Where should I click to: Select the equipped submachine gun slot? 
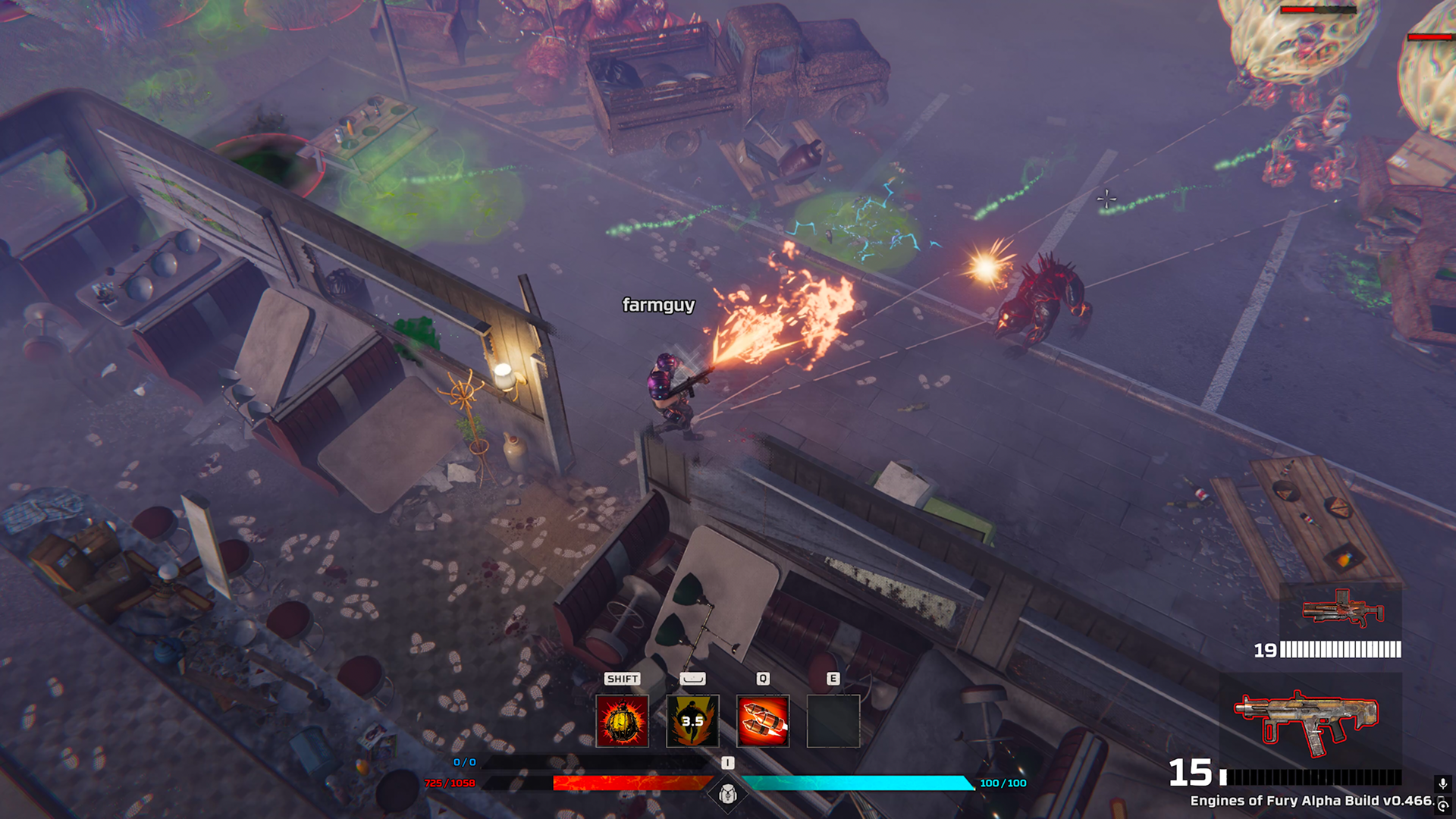pos(1306,720)
